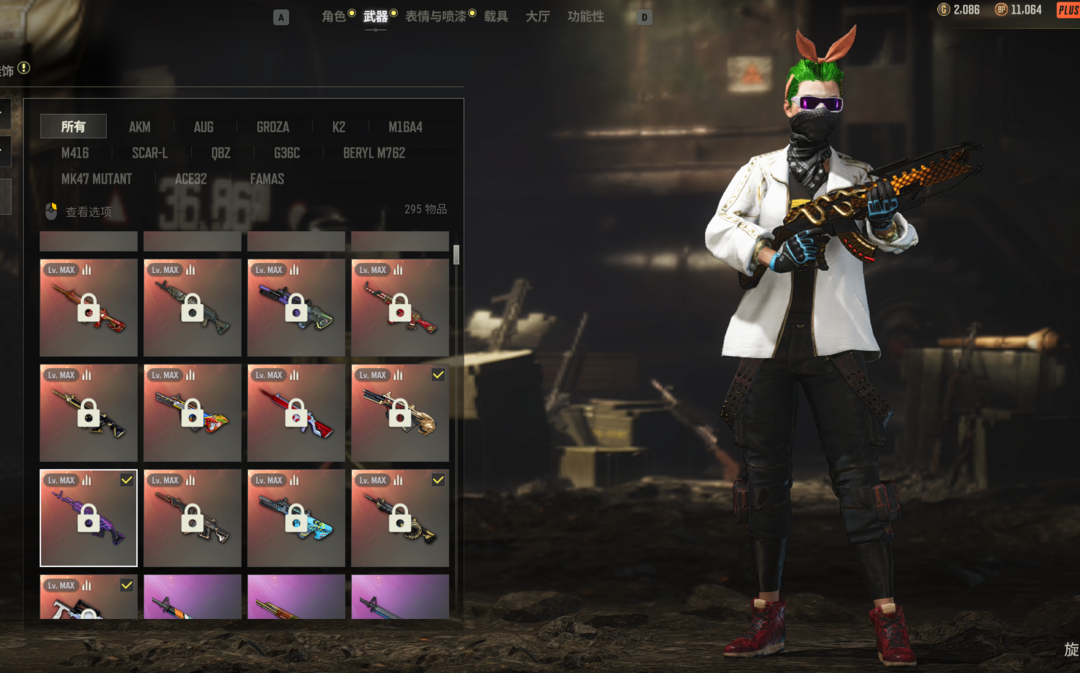Open the 表情与喷漆 tab

click(x=435, y=17)
